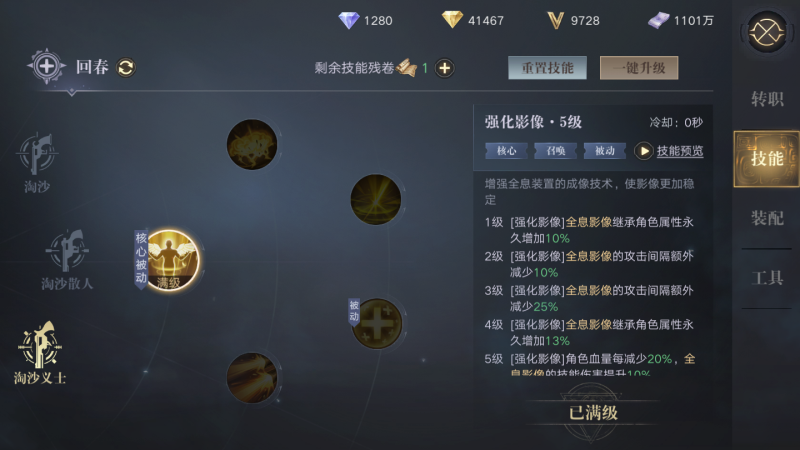Click the diamond currency icon showing 1280
This screenshot has height=450, width=800.
coord(348,20)
